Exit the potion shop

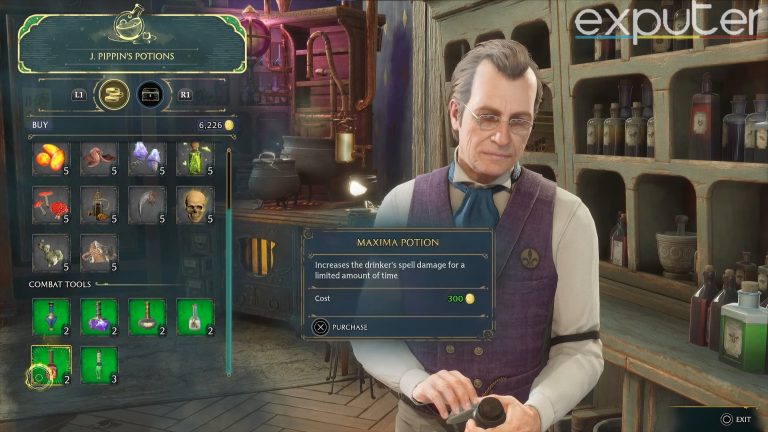tap(734, 419)
